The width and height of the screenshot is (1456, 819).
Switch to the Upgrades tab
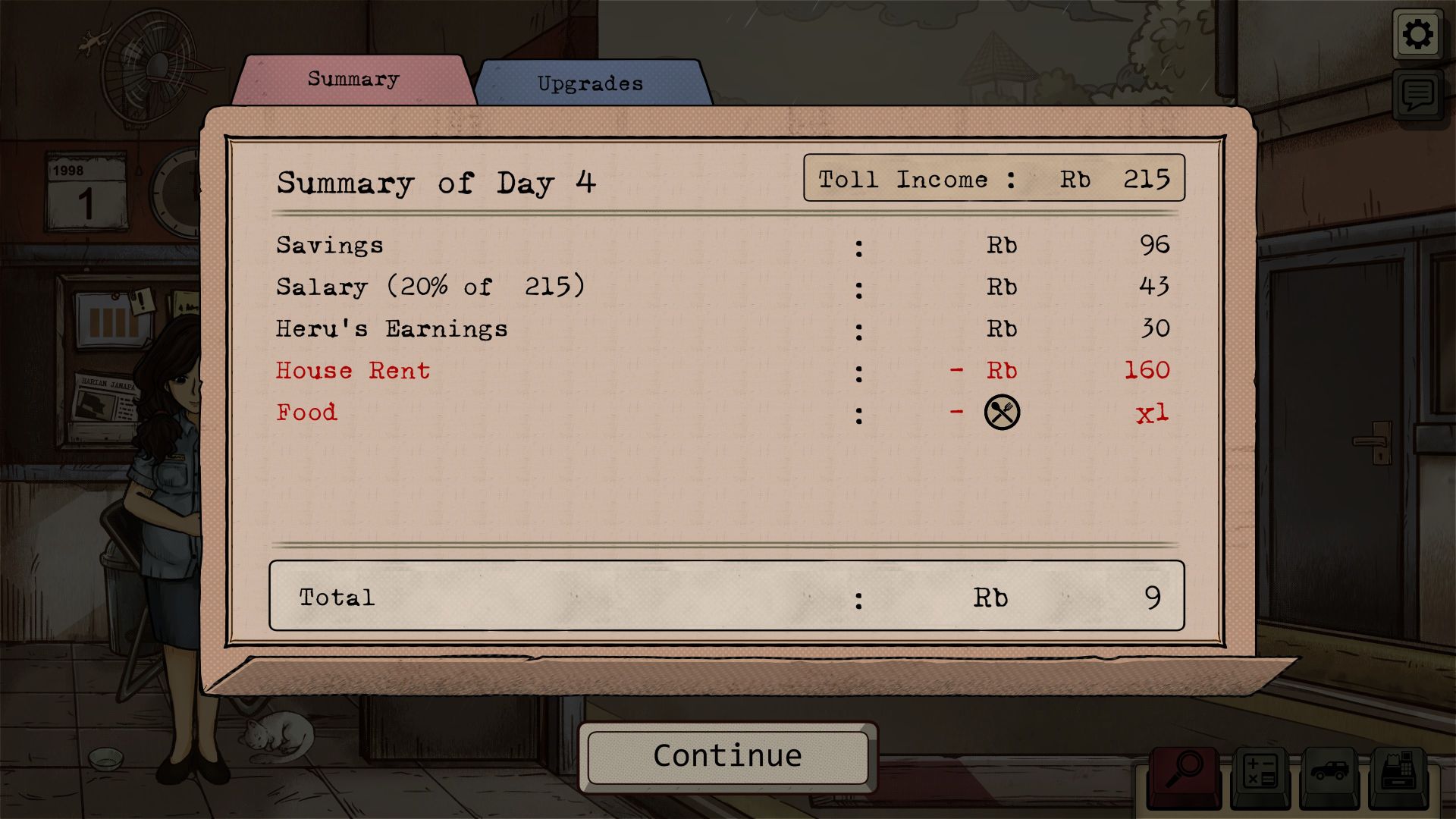click(x=590, y=83)
